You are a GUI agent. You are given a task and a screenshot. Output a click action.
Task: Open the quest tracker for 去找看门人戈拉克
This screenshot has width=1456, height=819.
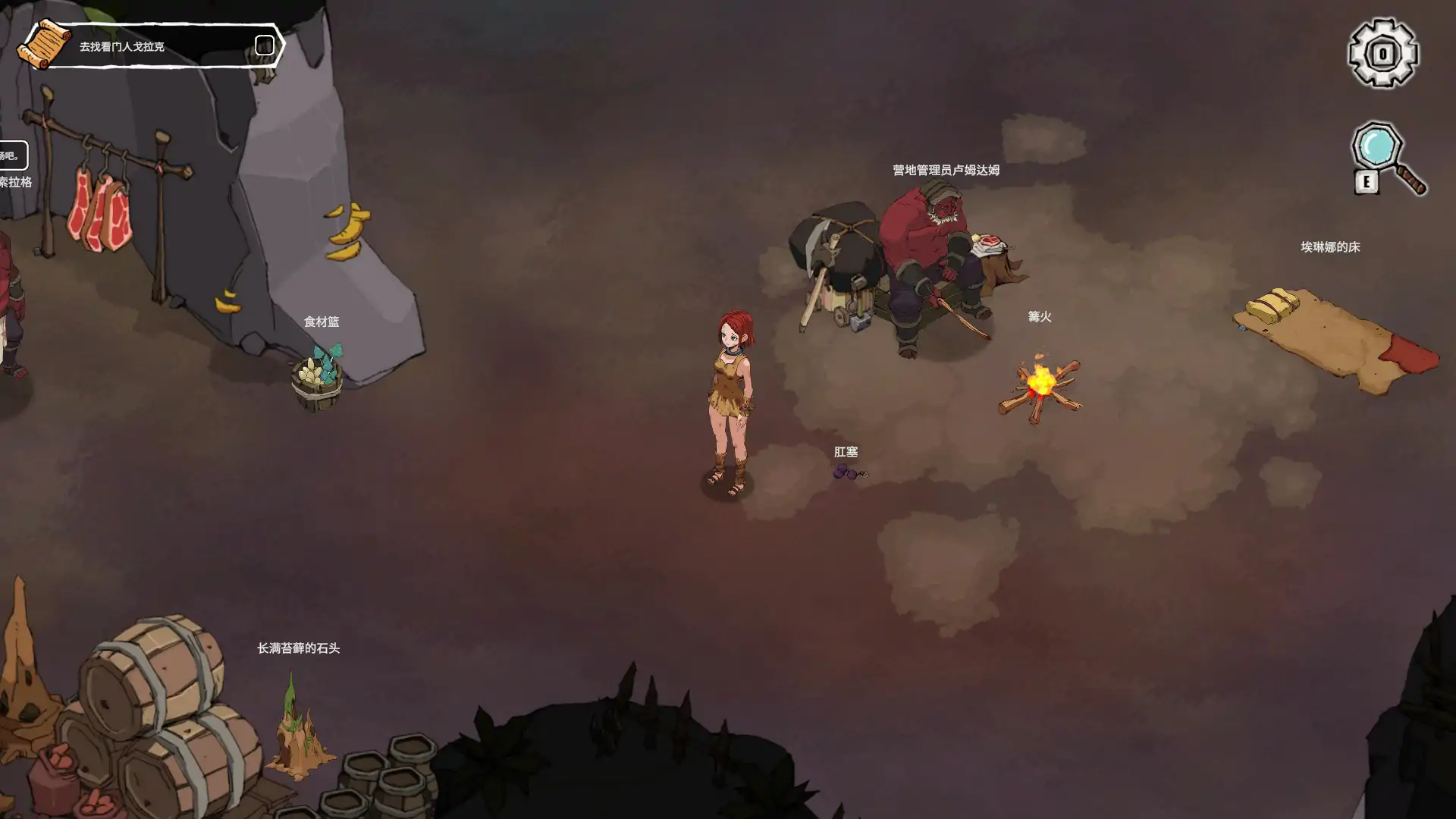122,46
